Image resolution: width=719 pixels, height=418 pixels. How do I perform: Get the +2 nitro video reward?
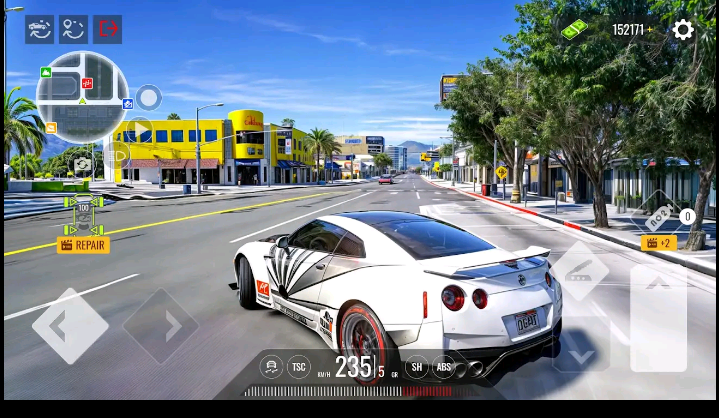pos(659,243)
